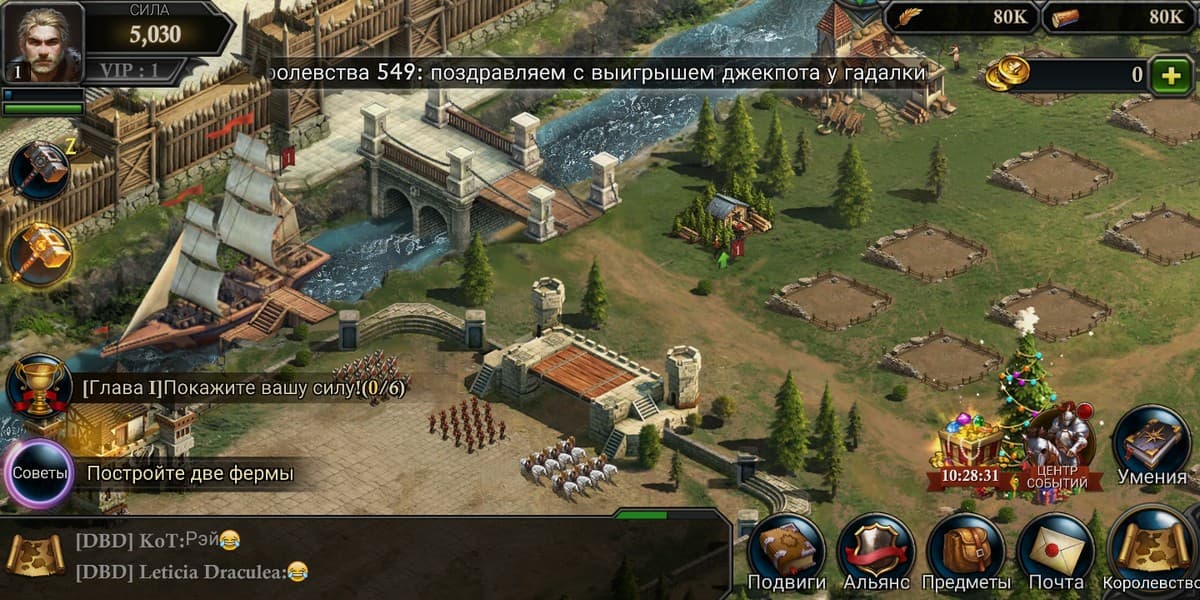Add gold with the green plus button

pos(1170,75)
